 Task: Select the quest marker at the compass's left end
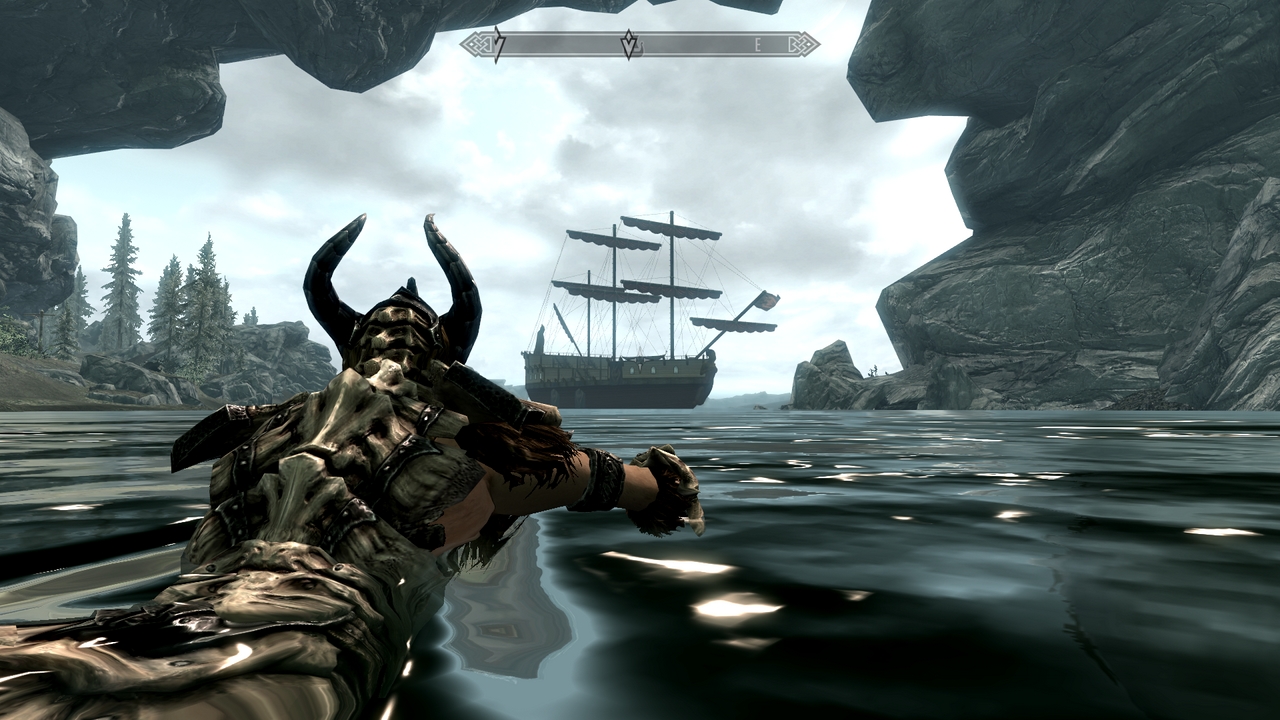499,44
